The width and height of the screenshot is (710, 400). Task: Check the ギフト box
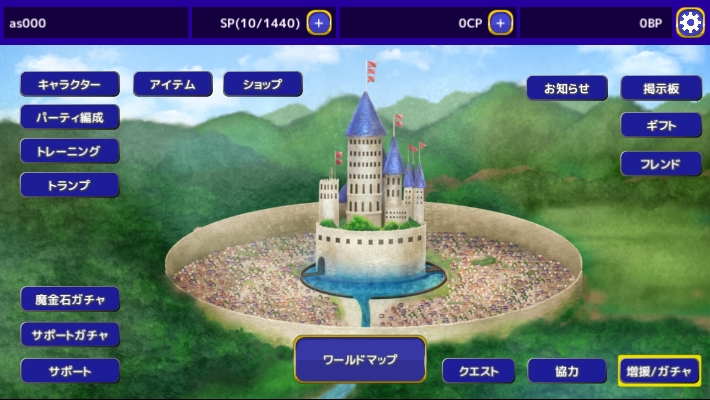tap(661, 125)
